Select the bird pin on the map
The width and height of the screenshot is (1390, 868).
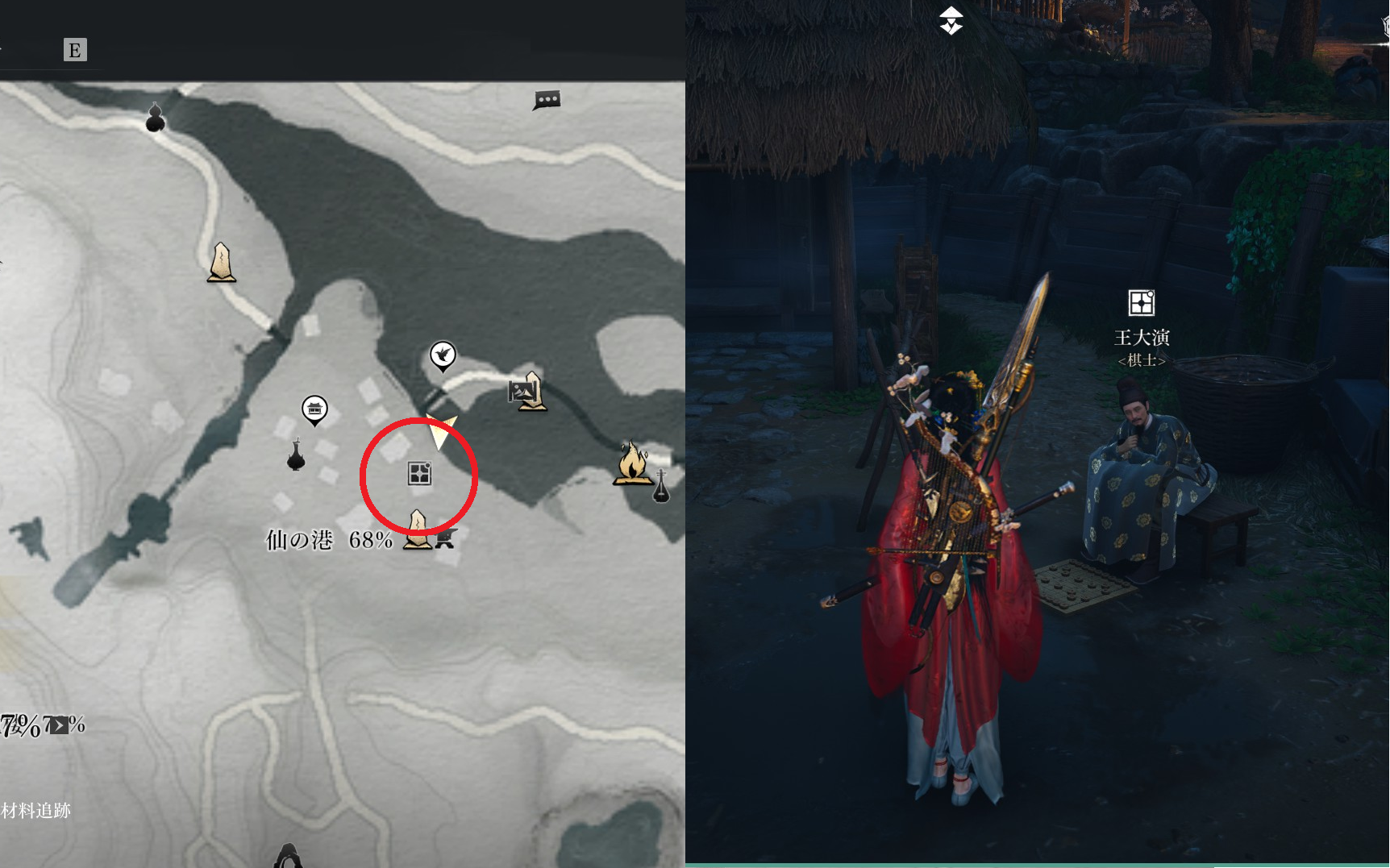click(x=443, y=355)
